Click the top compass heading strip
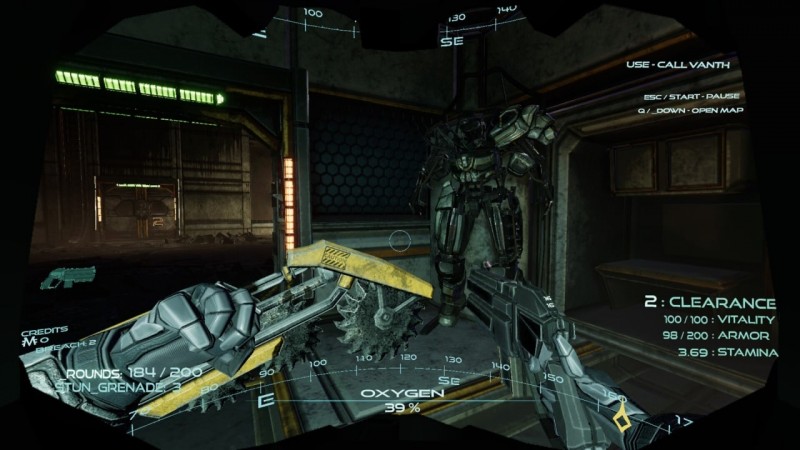This screenshot has height=450, width=800. click(x=400, y=20)
